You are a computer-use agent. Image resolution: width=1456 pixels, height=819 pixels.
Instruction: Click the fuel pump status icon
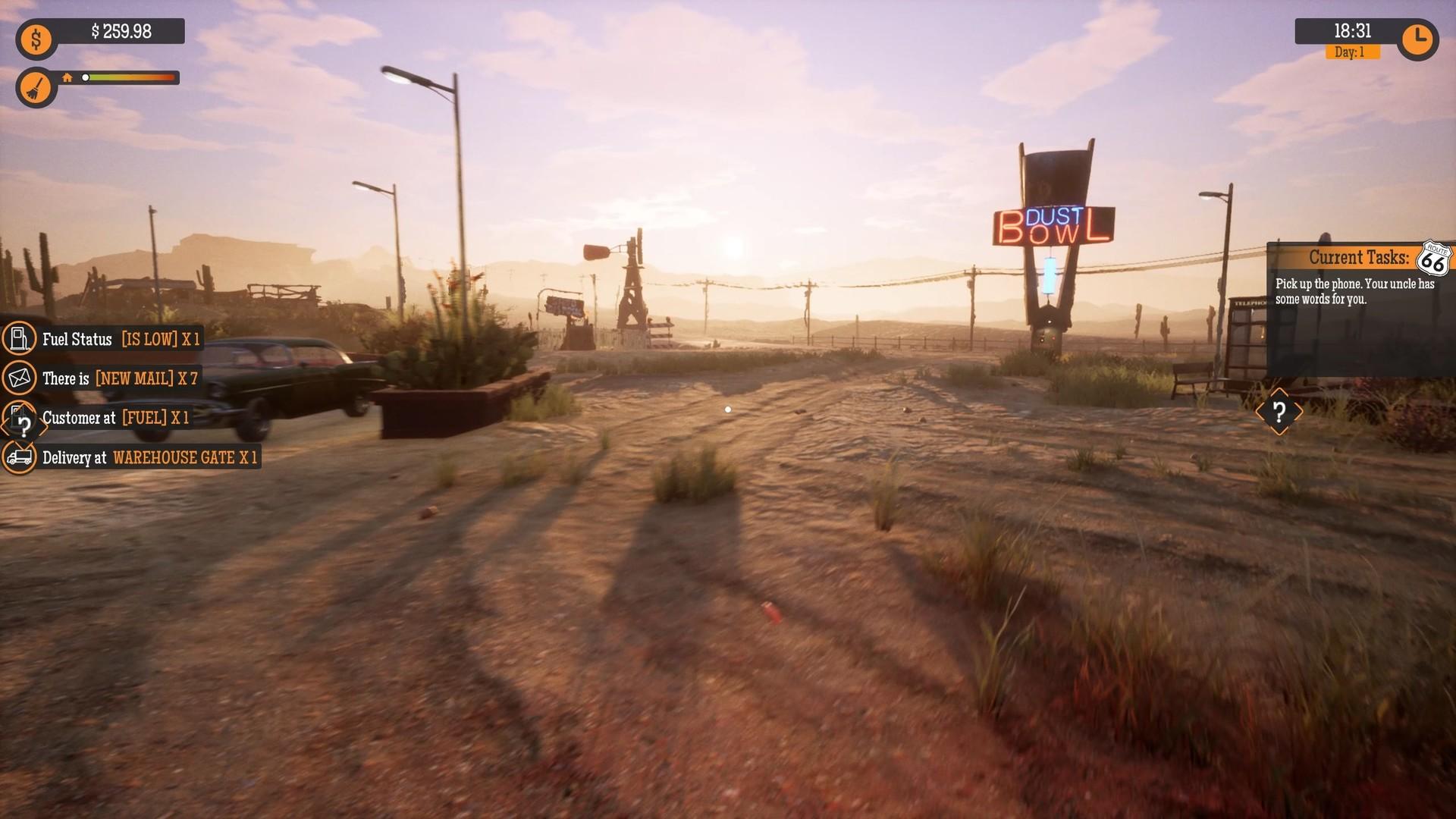[x=20, y=339]
